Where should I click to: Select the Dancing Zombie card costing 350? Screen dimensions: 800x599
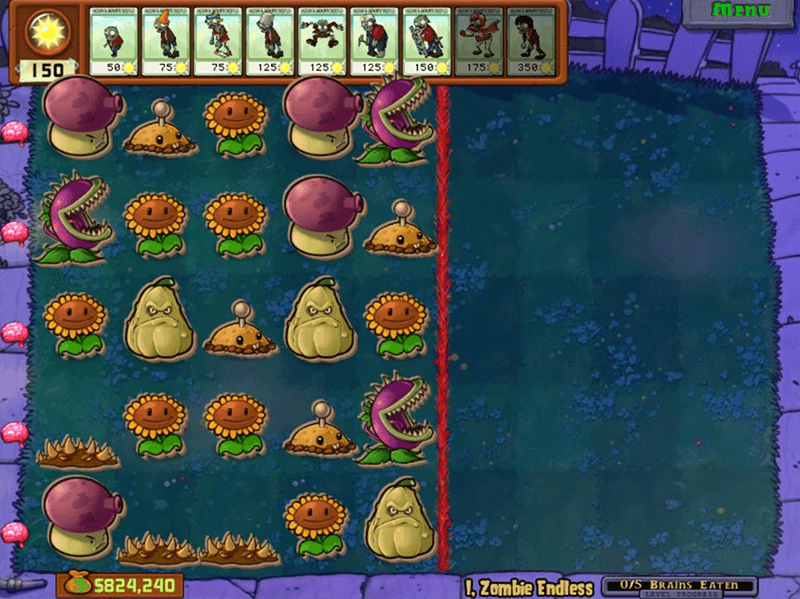click(530, 41)
